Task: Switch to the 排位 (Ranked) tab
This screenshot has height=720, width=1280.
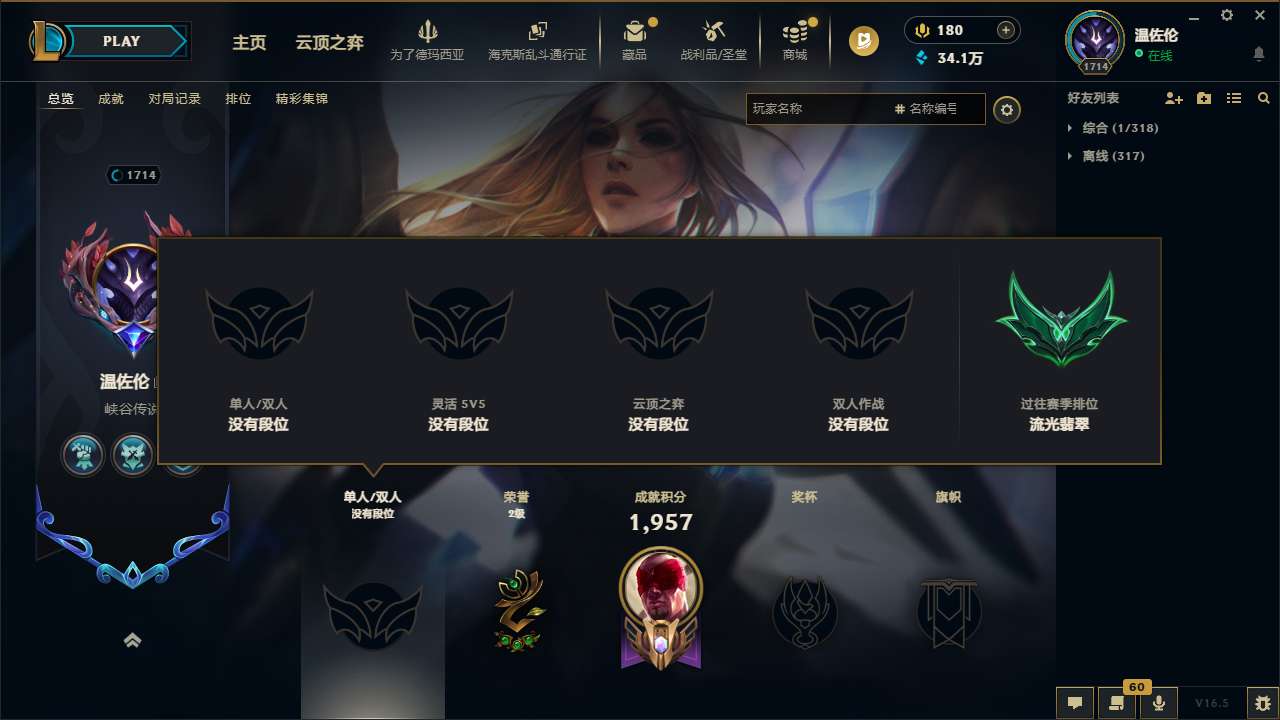Action: tap(239, 99)
